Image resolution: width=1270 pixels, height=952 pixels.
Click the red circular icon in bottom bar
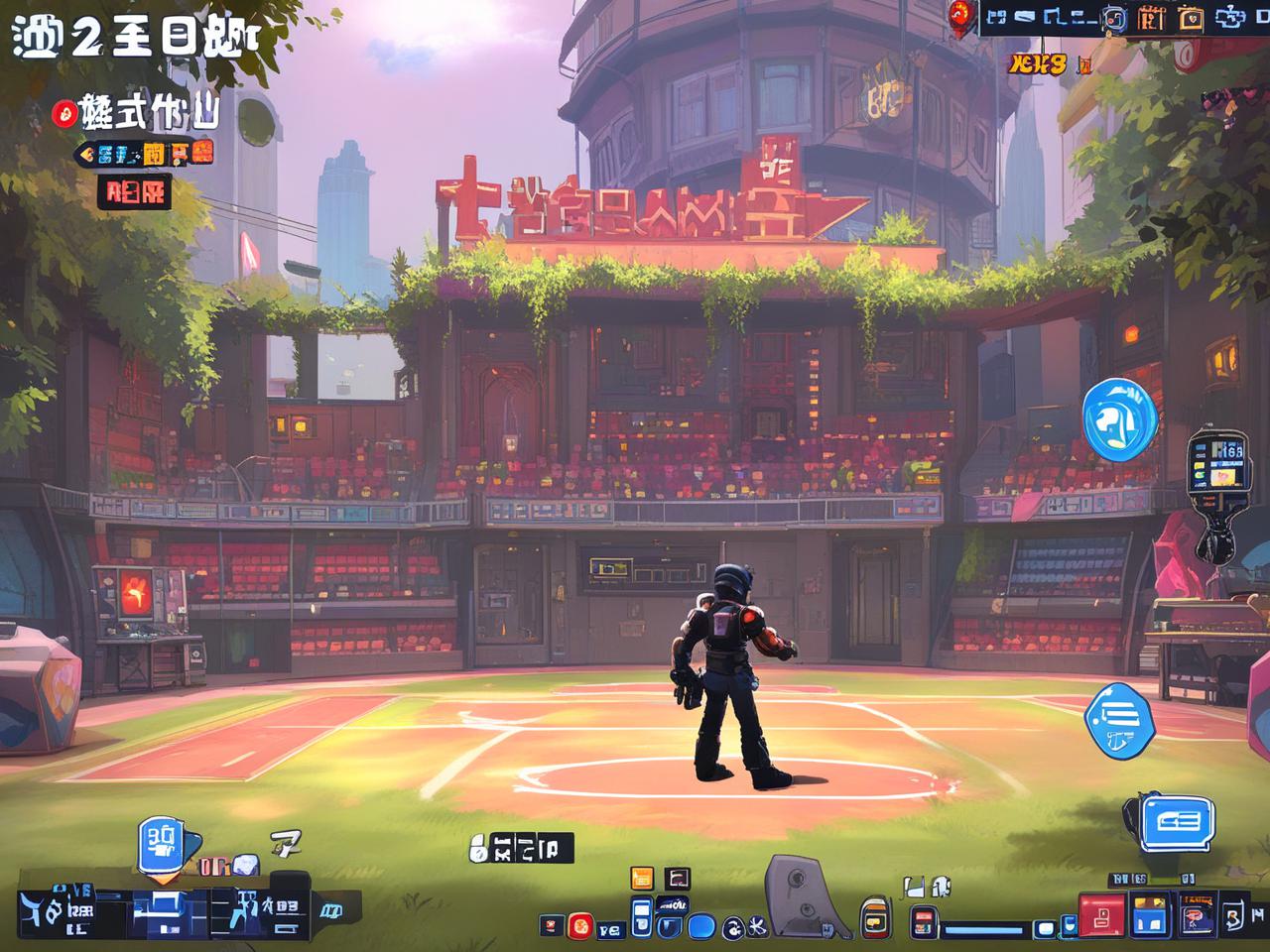coord(580,927)
